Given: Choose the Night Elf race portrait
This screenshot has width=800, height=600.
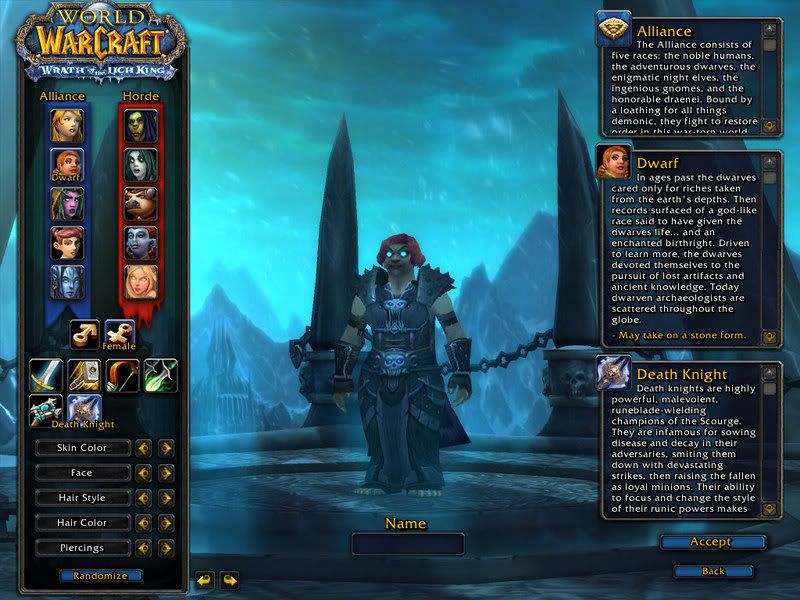Looking at the screenshot, I should (x=67, y=204).
